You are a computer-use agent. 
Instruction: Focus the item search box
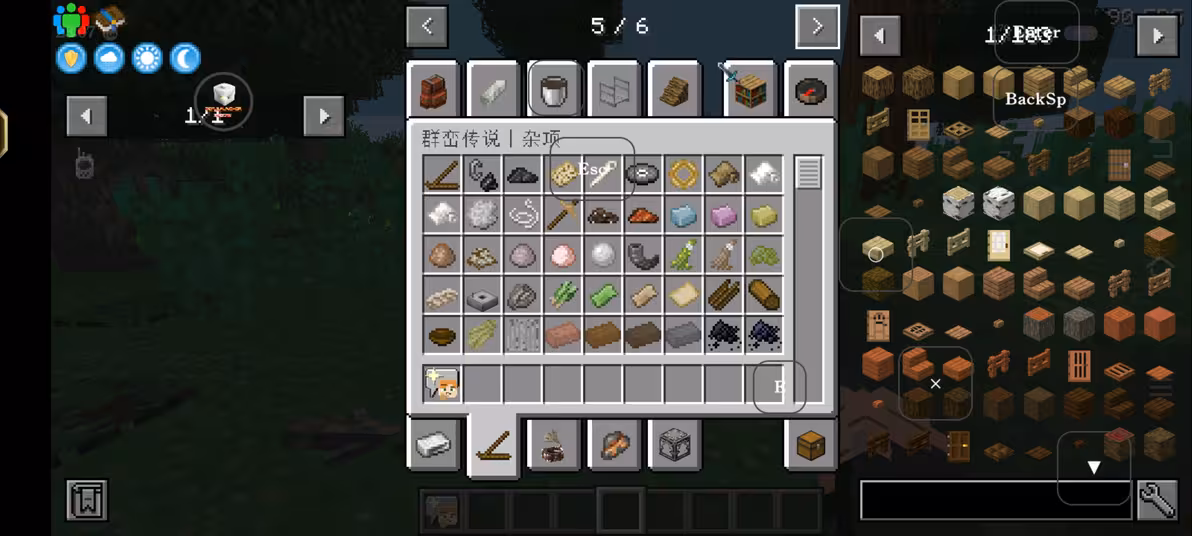pos(995,500)
